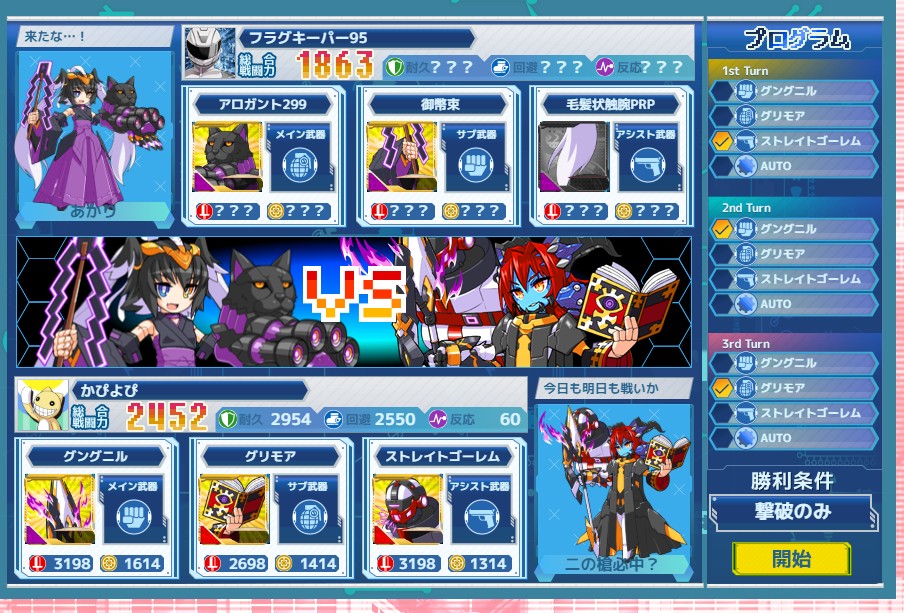Choose グリモア for the 1st Turn
This screenshot has height=613, width=904.
[795, 116]
